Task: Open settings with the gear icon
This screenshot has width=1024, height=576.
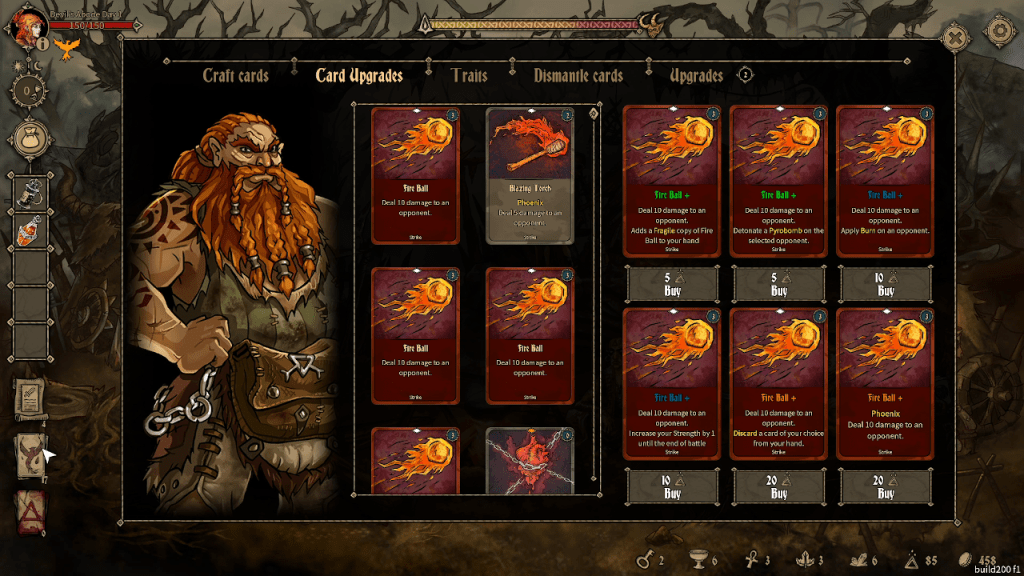Action: [x=999, y=30]
